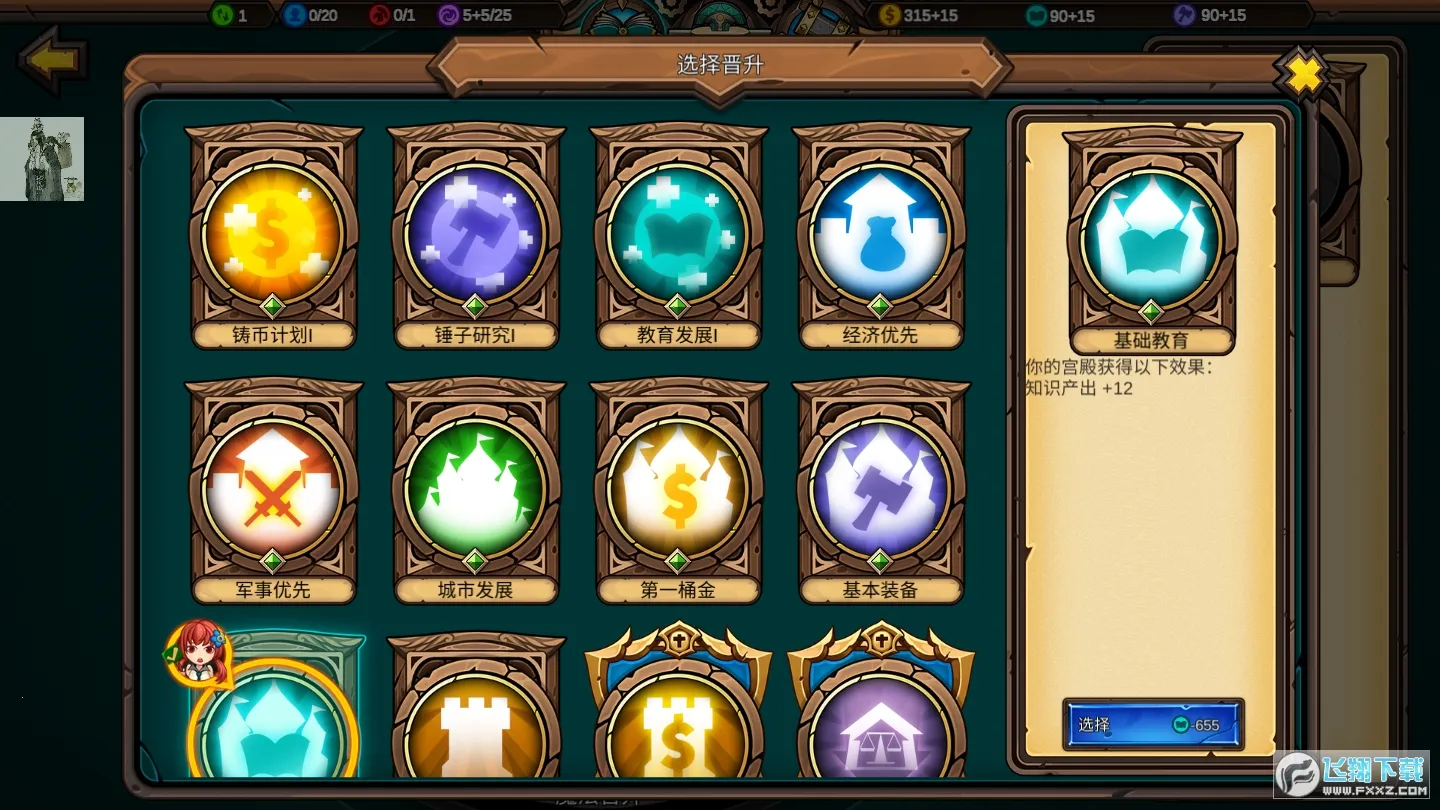Image resolution: width=1440 pixels, height=810 pixels.
Task: Select the 教育发展I education card icon
Action: 679,235
